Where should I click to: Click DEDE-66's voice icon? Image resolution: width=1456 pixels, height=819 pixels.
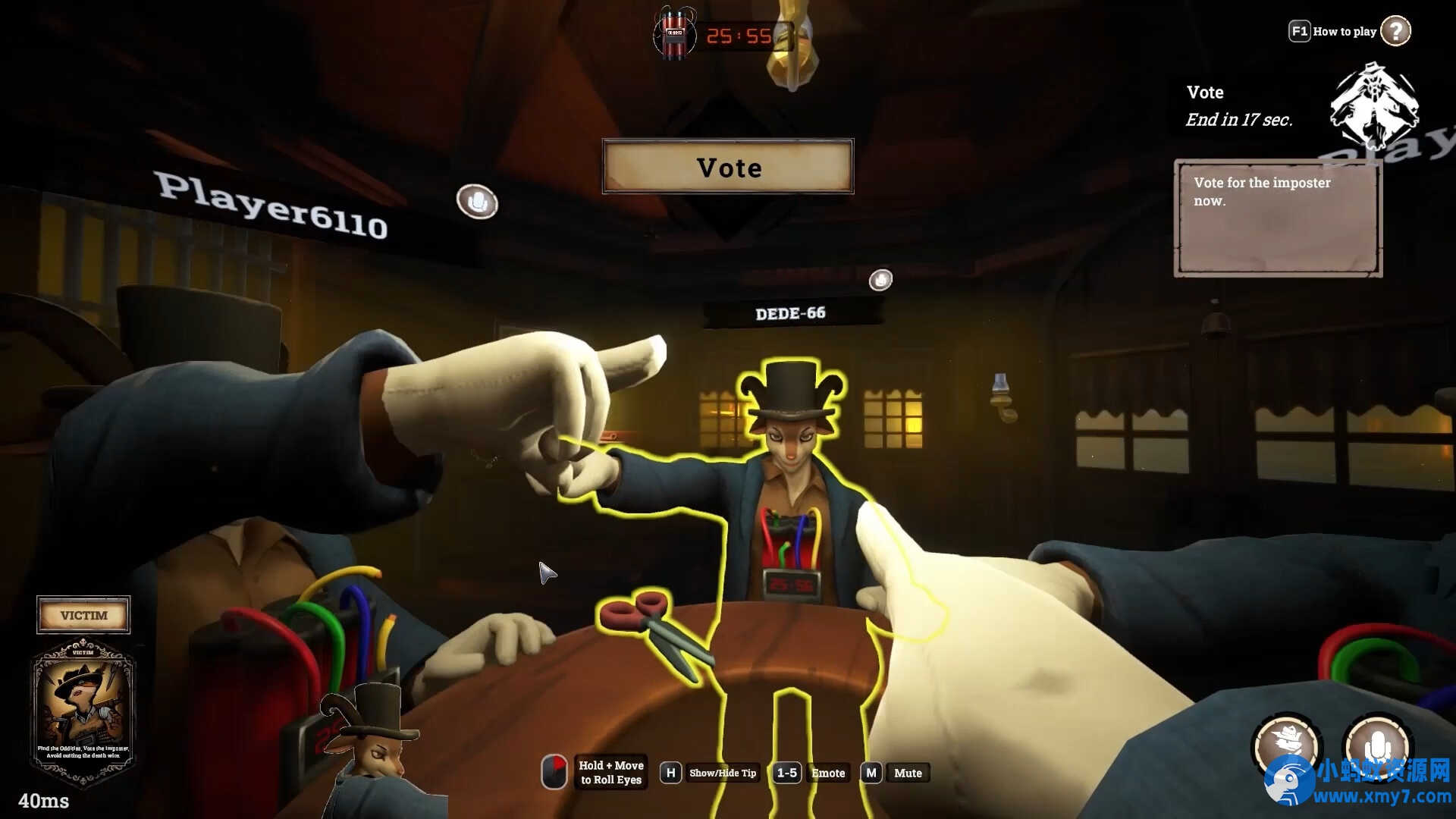pyautogui.click(x=880, y=281)
